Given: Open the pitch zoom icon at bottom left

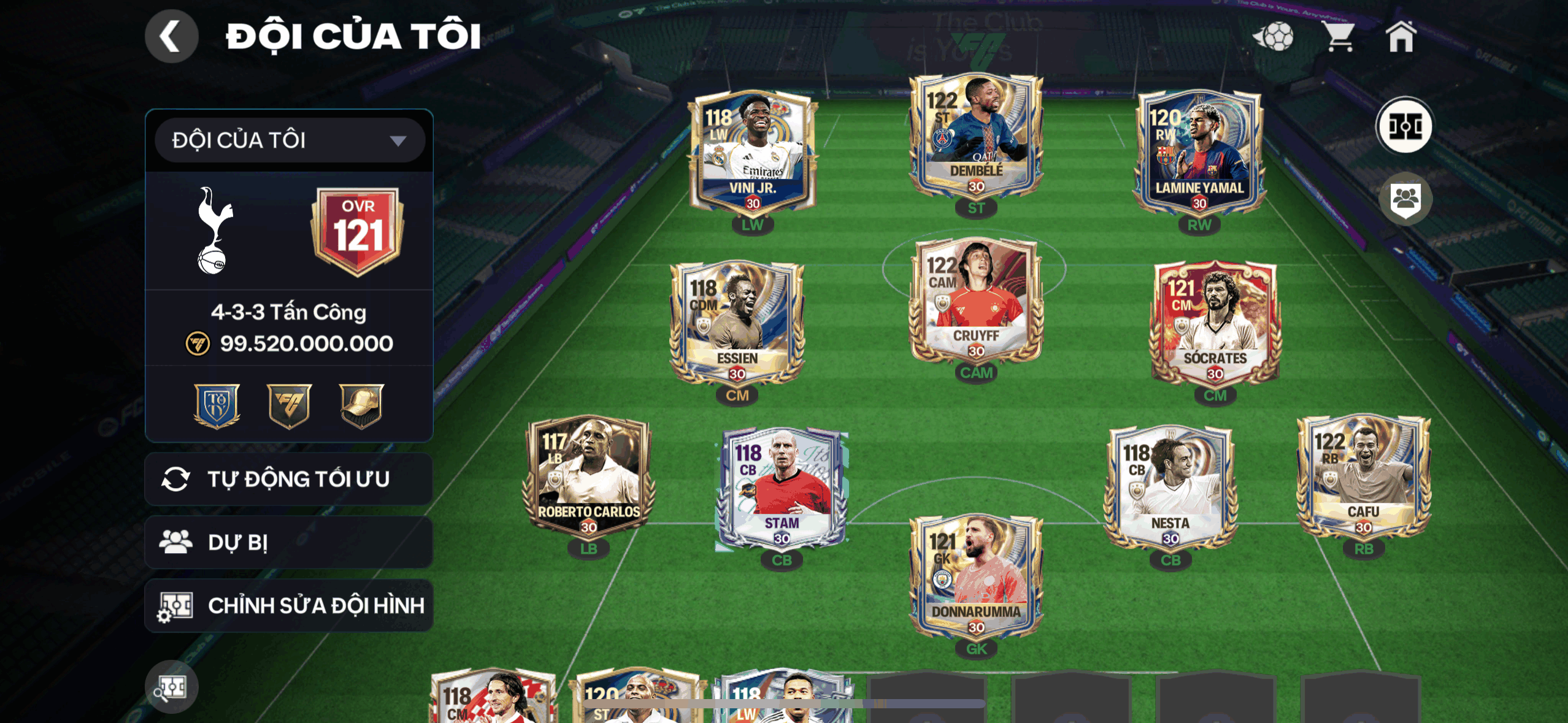Looking at the screenshot, I should point(172,688).
